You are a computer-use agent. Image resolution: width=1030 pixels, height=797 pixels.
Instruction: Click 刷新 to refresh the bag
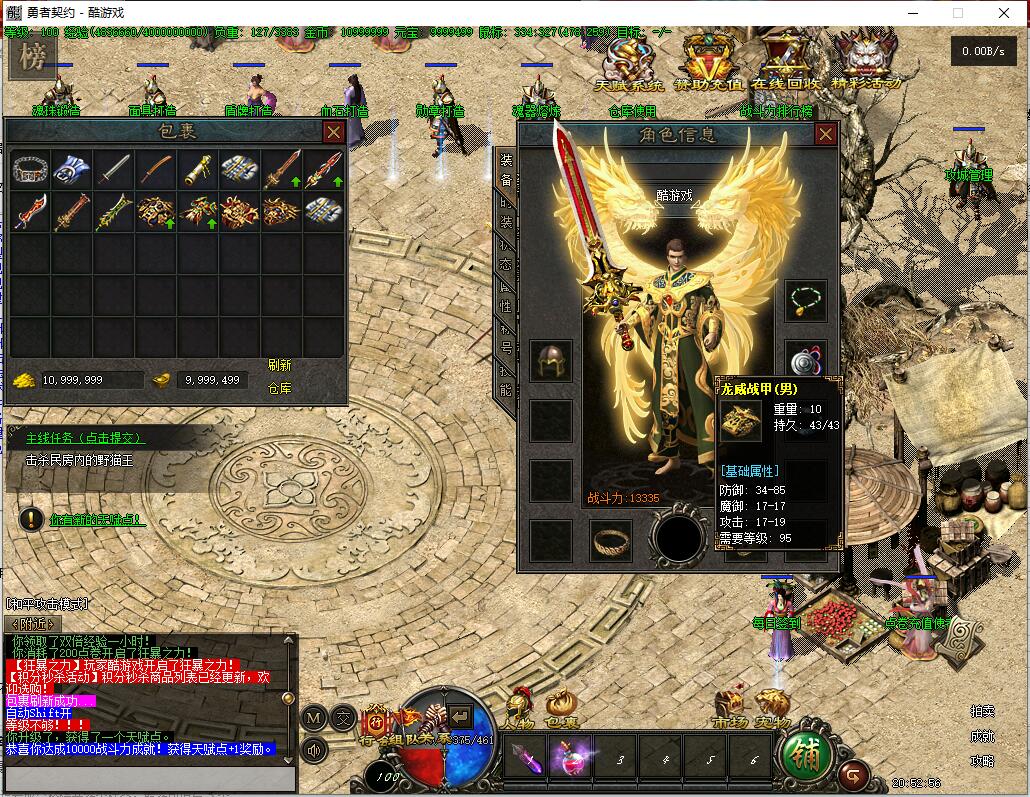click(280, 365)
